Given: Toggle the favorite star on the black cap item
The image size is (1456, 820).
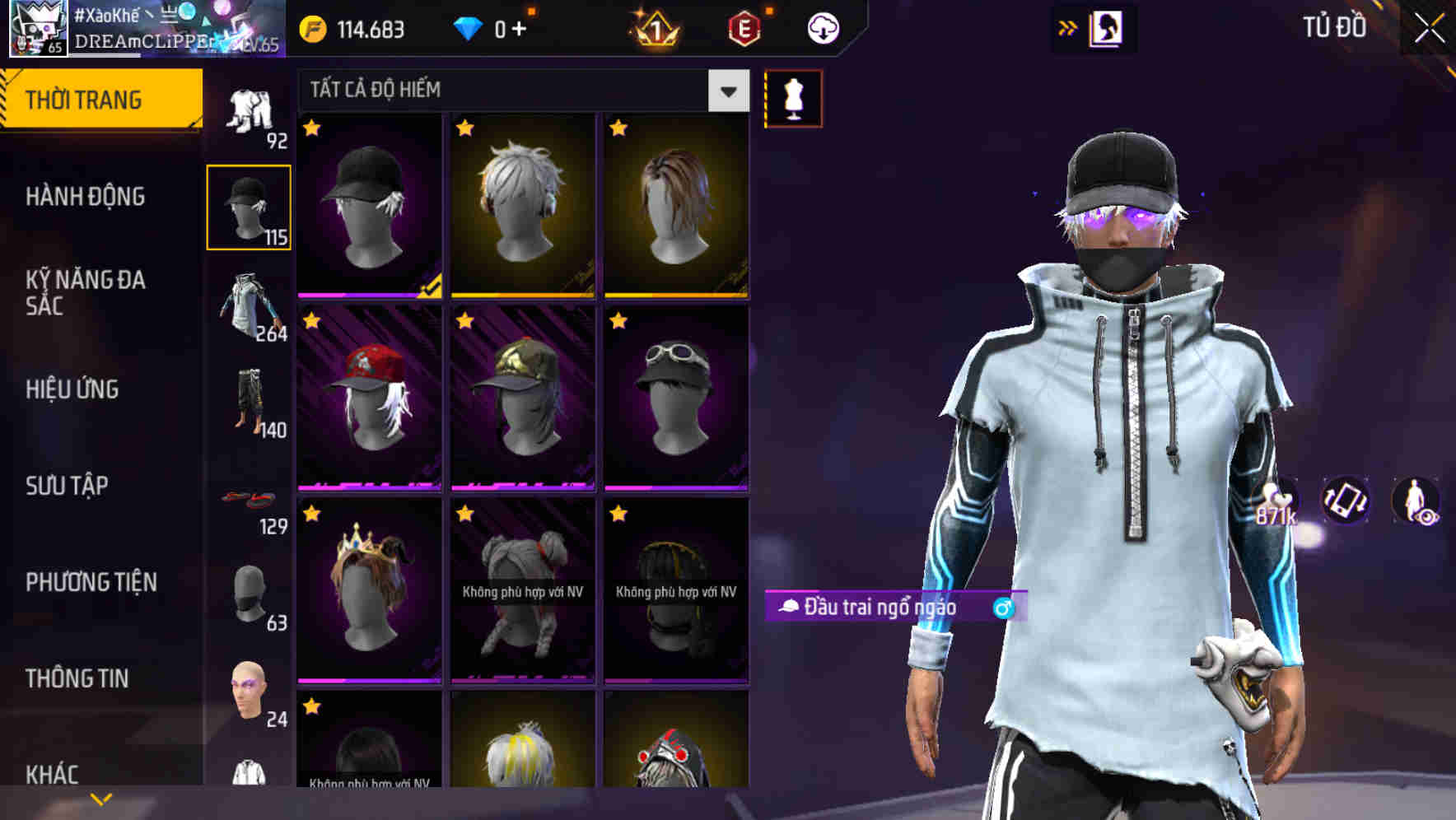Looking at the screenshot, I should pyautogui.click(x=311, y=129).
